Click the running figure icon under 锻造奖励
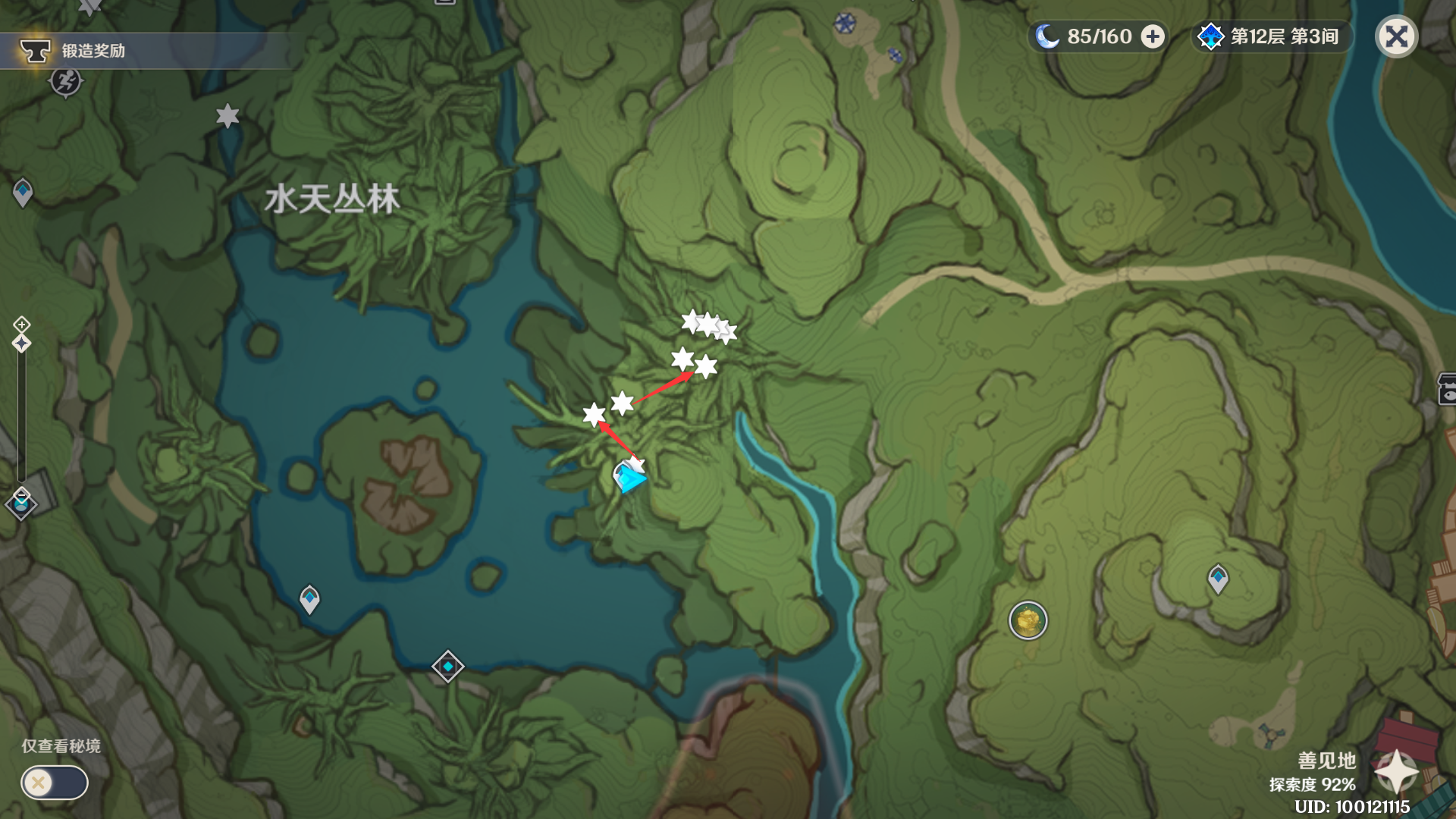 66,81
